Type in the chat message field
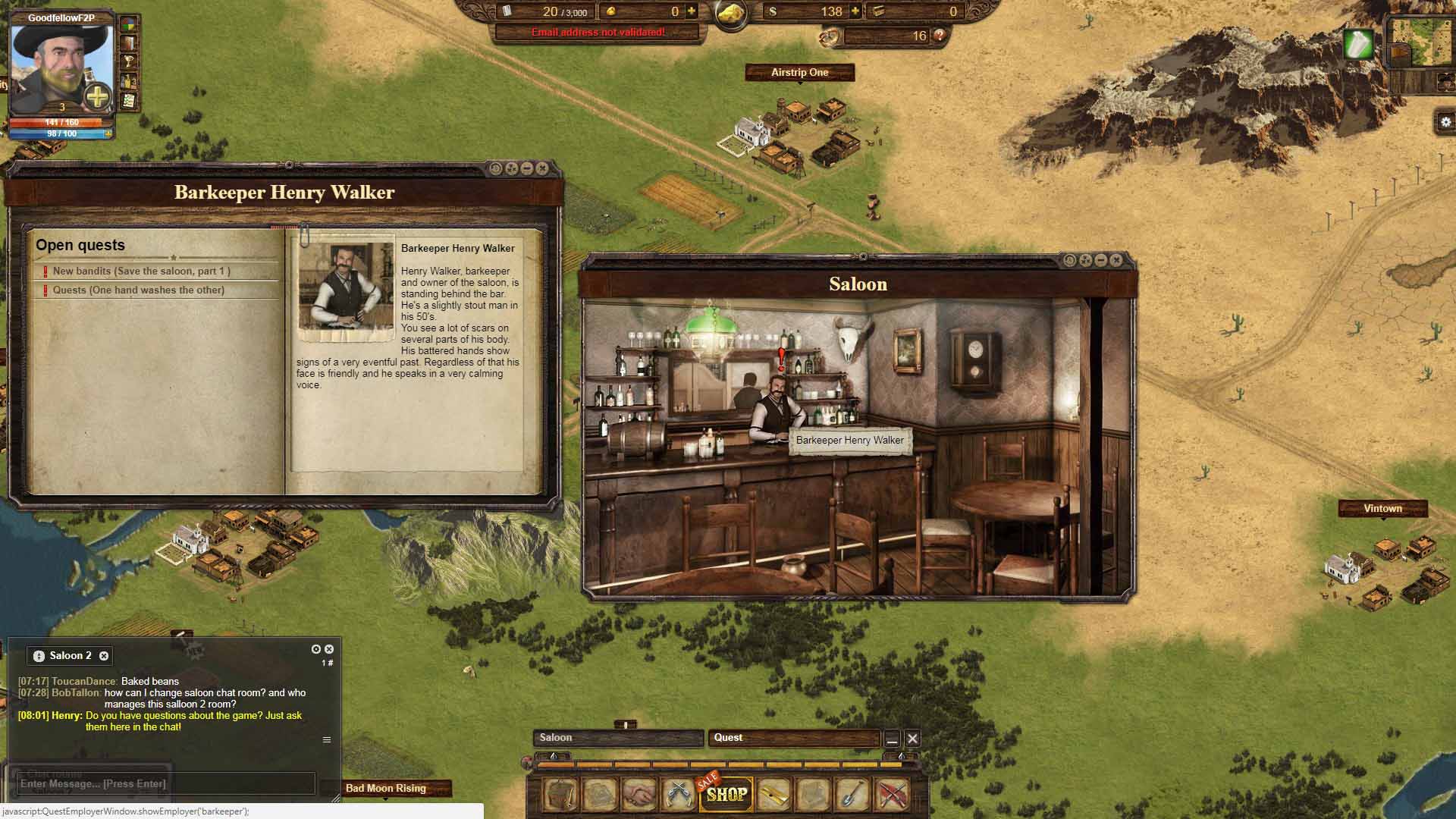This screenshot has height=819, width=1456. [165, 783]
